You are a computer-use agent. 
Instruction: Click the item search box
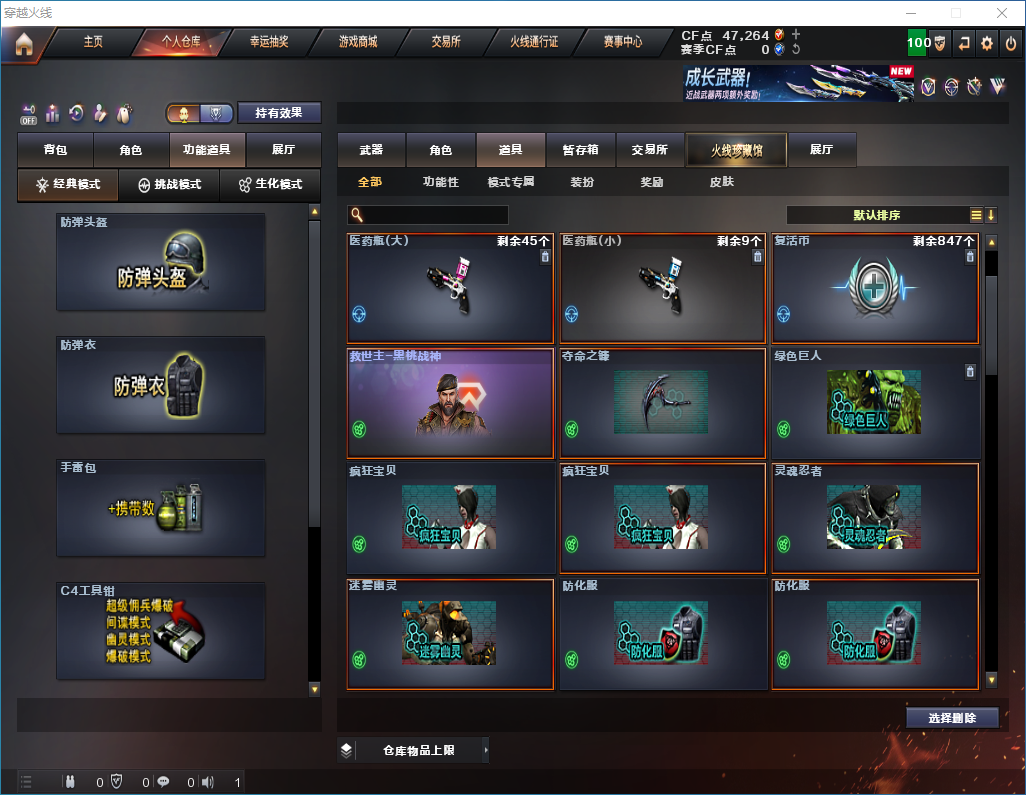(434, 215)
